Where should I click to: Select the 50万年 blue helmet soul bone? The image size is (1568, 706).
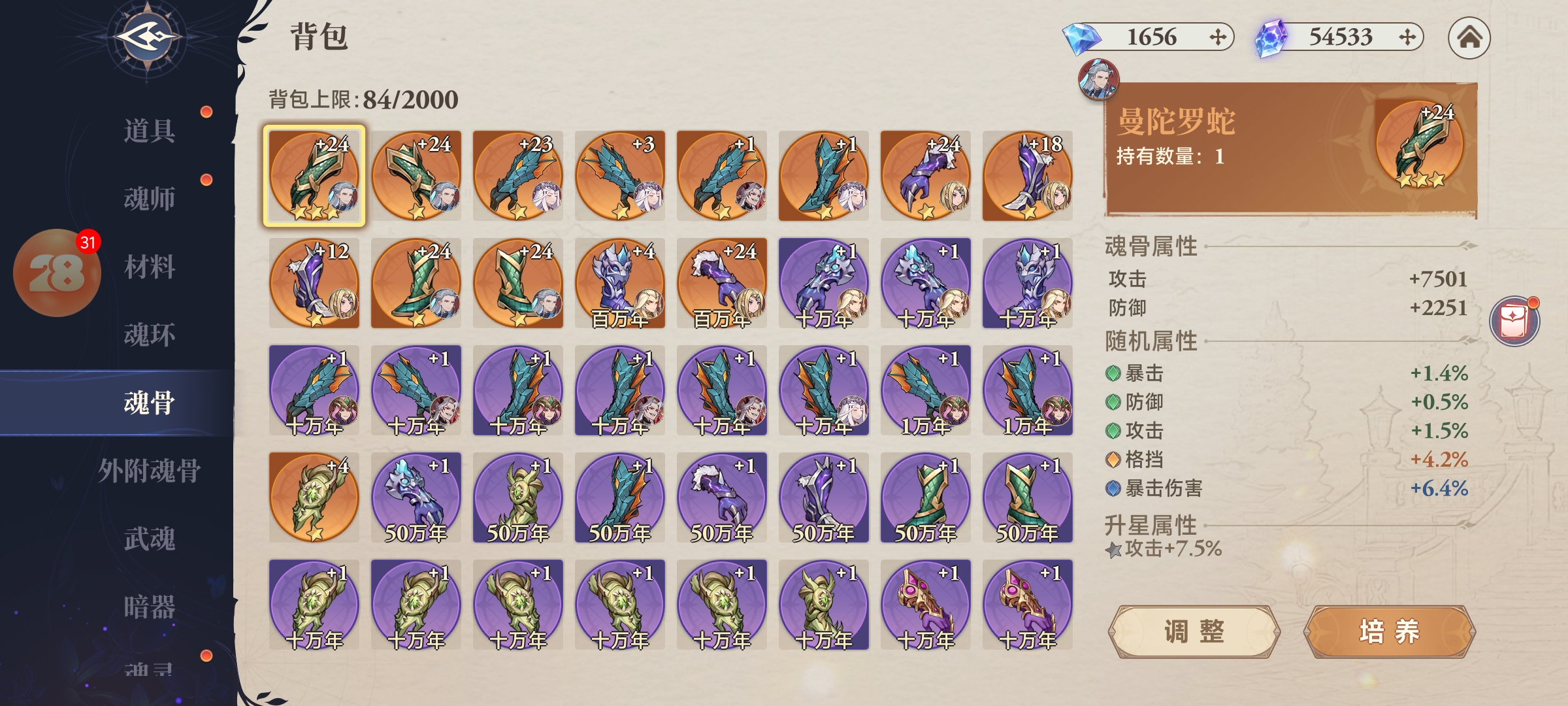pyautogui.click(x=416, y=497)
